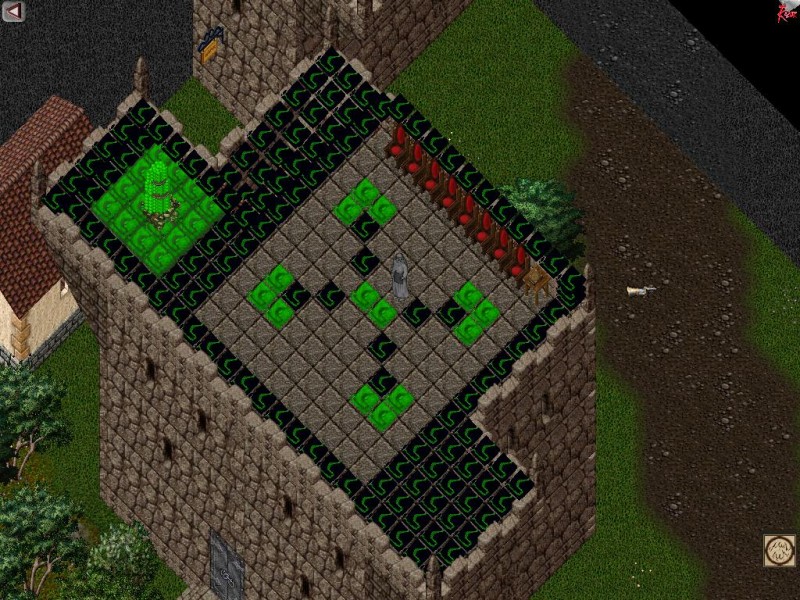
Task: Activate the round scribbled spell icon
Action: tap(780, 550)
